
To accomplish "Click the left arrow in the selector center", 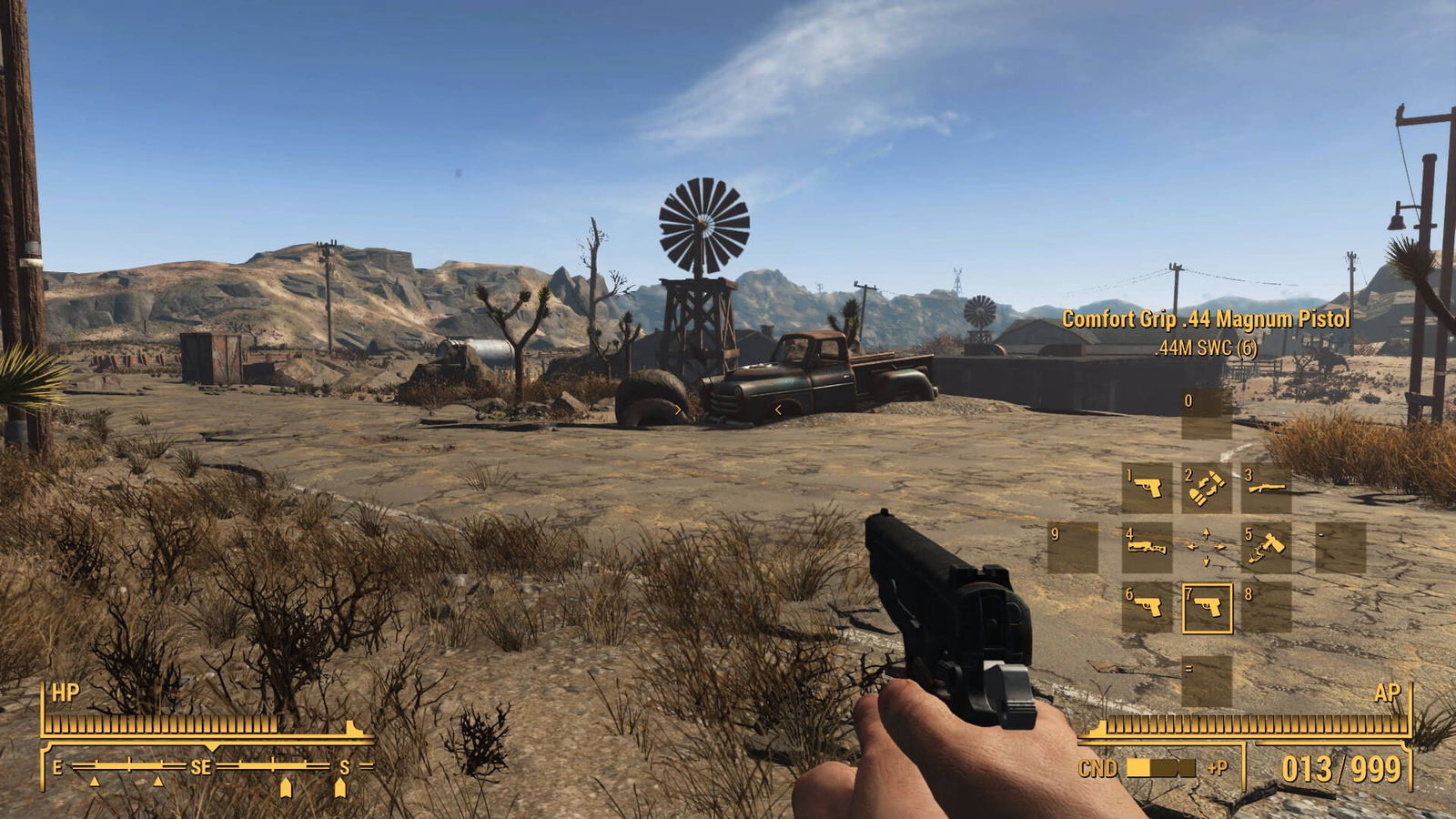I will pyautogui.click(x=1192, y=546).
